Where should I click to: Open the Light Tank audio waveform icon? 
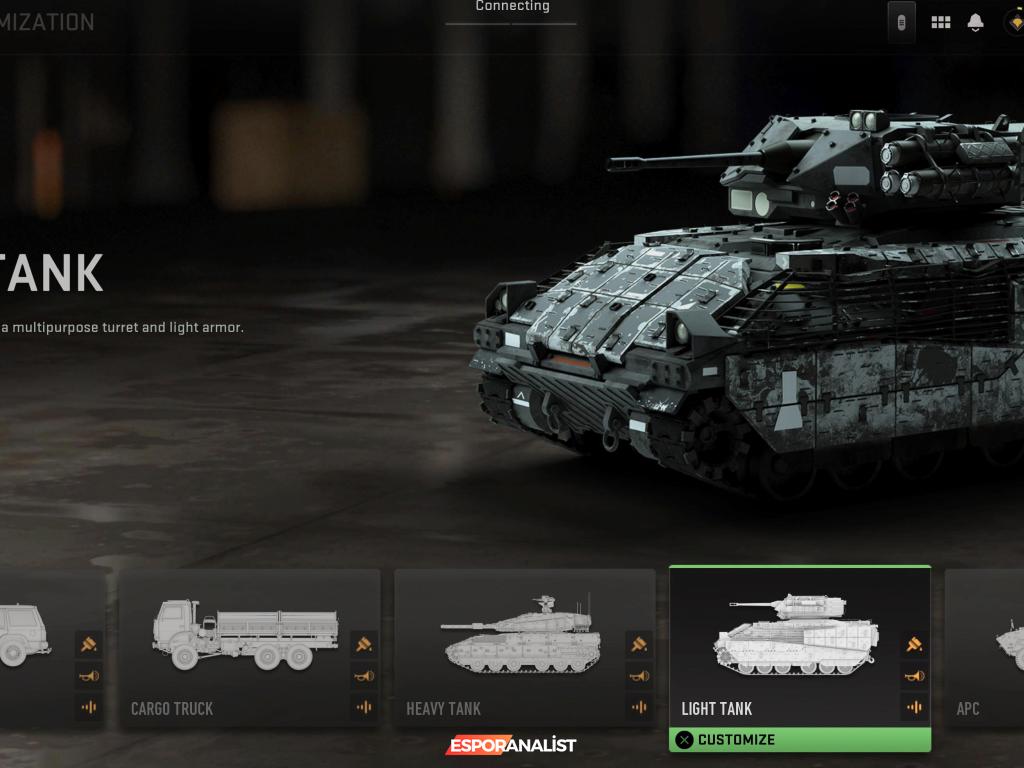pos(914,708)
